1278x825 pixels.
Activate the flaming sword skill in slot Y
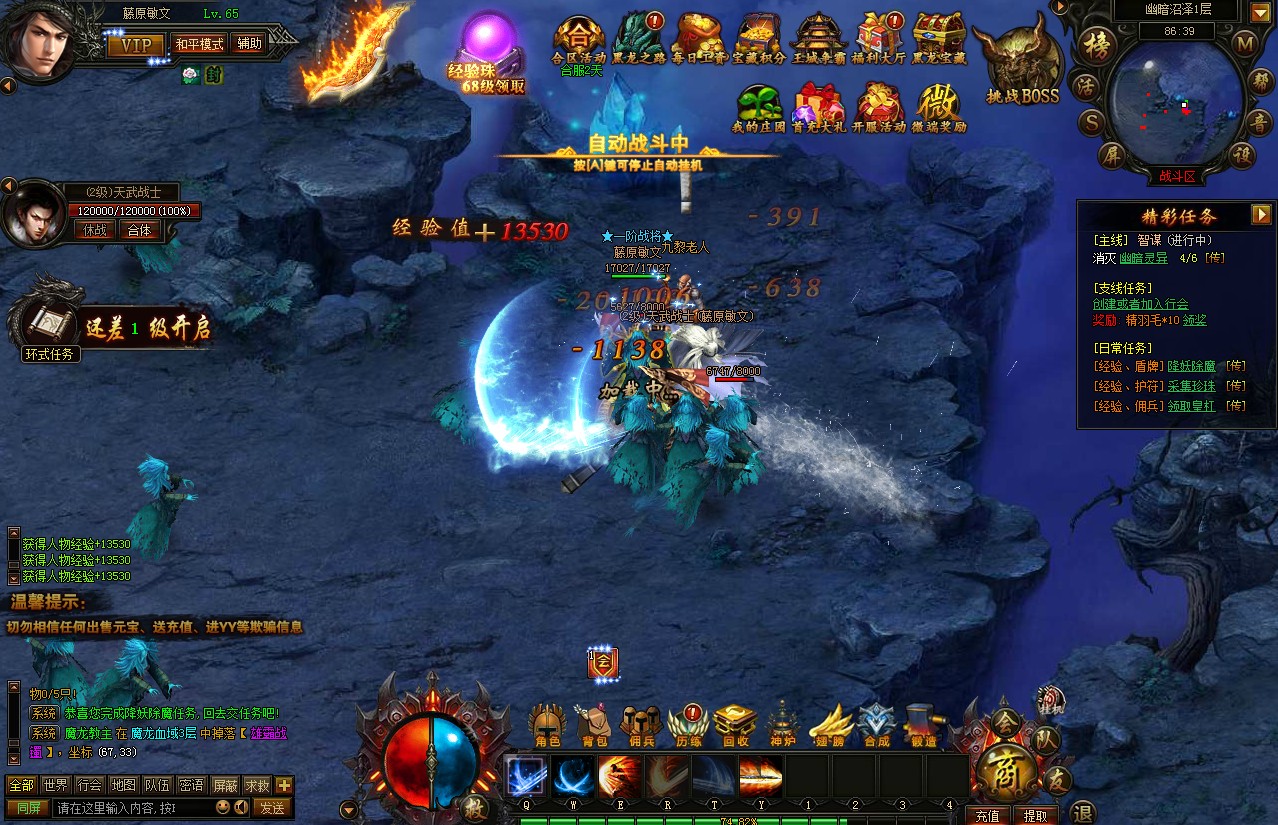(x=760, y=777)
